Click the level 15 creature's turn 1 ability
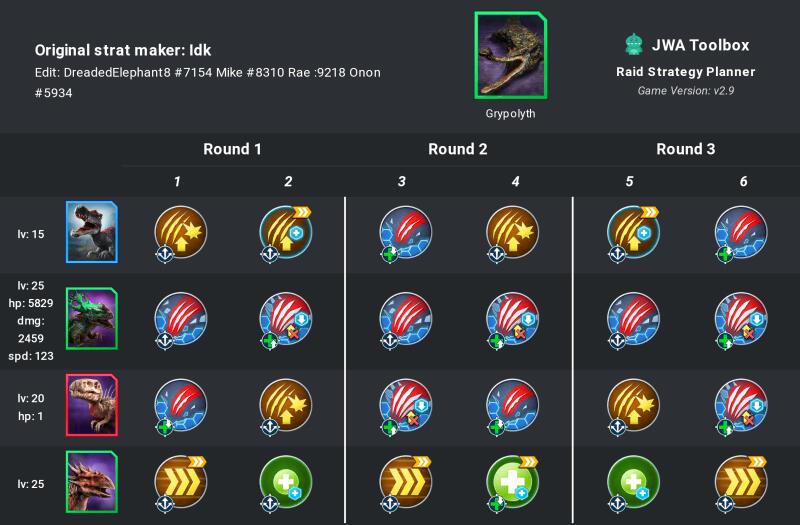This screenshot has width=800, height=525. point(179,232)
